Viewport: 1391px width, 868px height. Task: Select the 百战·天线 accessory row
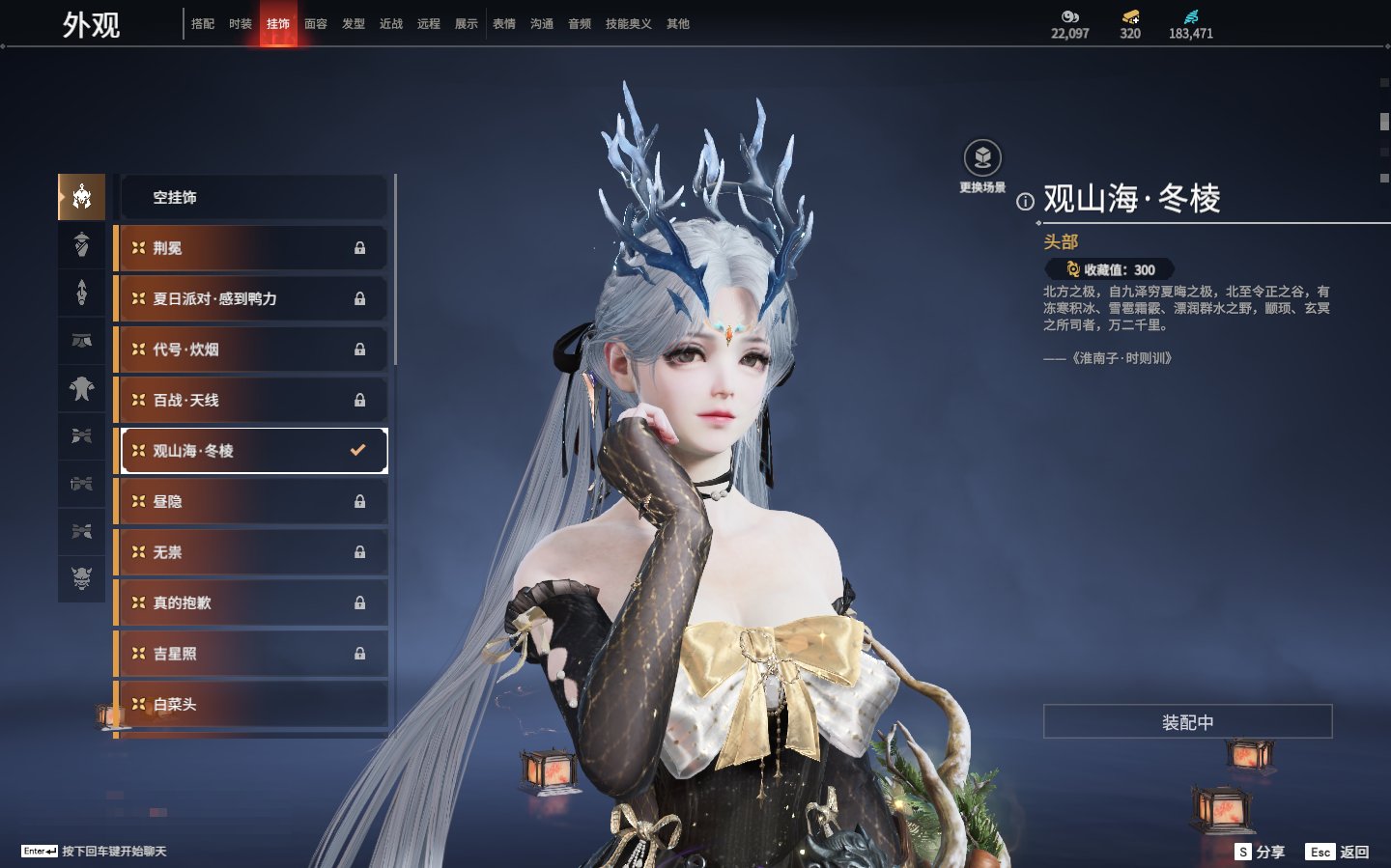[x=253, y=400]
